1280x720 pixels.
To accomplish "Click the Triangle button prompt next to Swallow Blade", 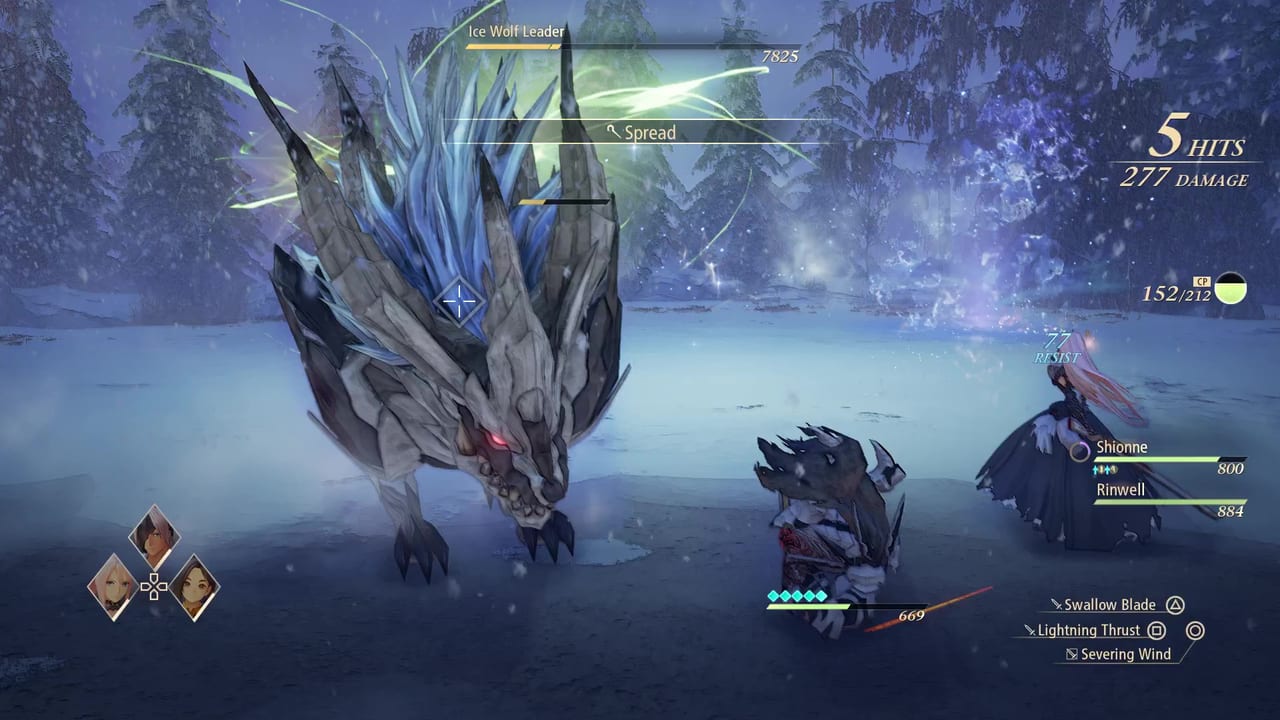I will click(1175, 604).
